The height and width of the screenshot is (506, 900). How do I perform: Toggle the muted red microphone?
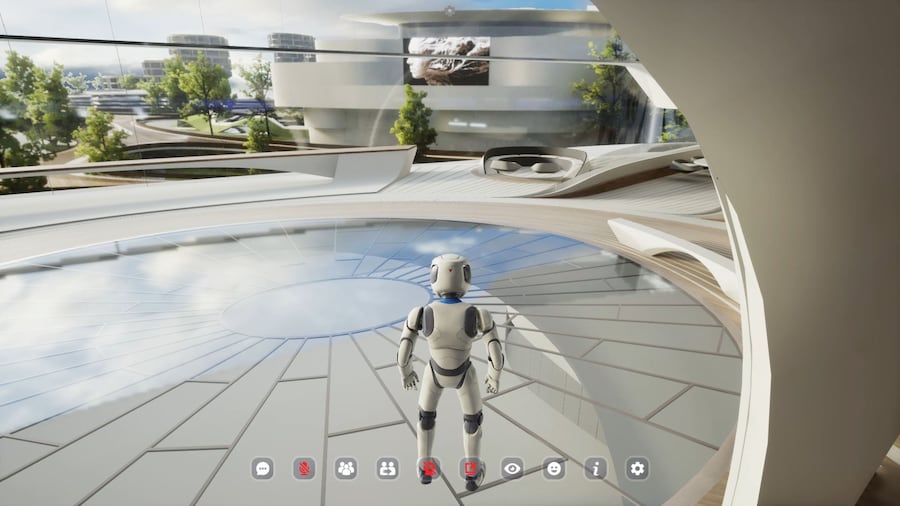pyautogui.click(x=304, y=467)
